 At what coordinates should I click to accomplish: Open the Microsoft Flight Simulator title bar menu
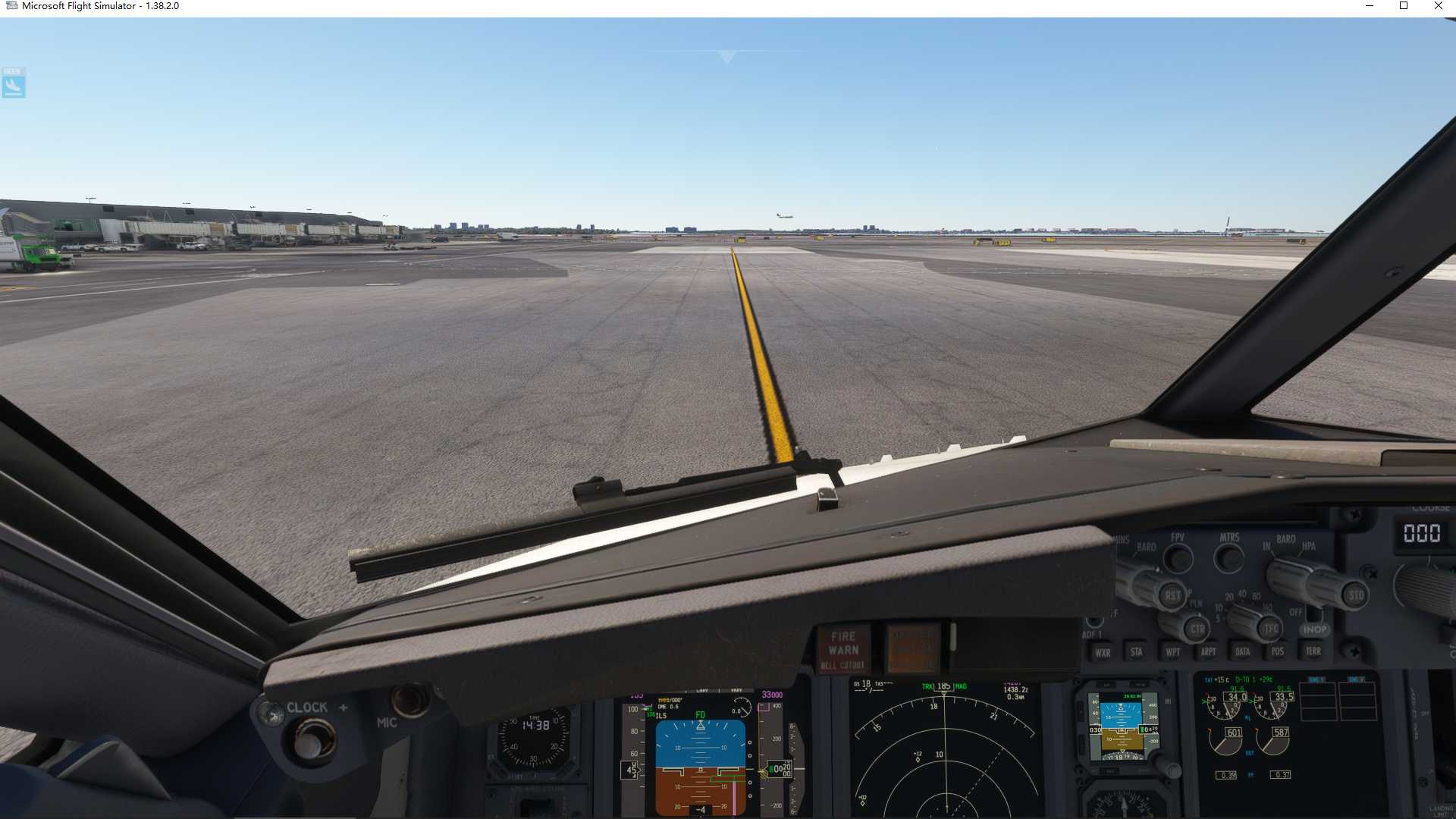pyautogui.click(x=91, y=6)
